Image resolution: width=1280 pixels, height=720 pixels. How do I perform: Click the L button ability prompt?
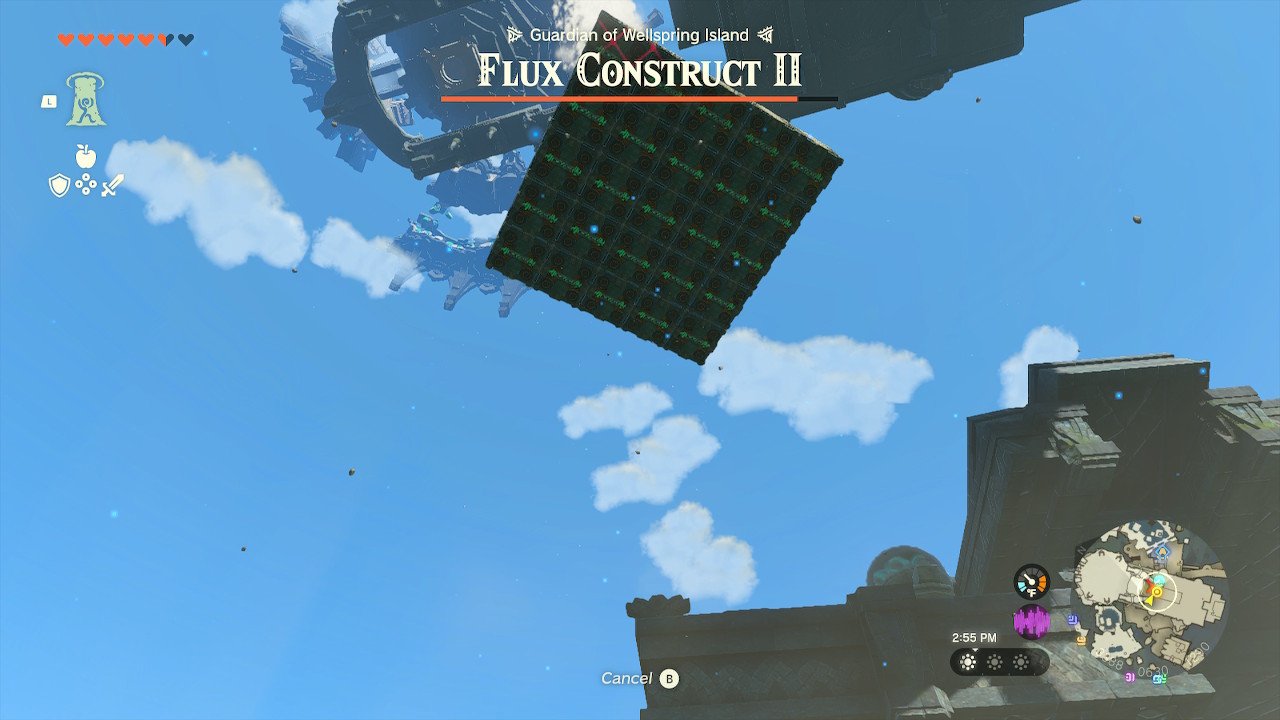pyautogui.click(x=47, y=102)
